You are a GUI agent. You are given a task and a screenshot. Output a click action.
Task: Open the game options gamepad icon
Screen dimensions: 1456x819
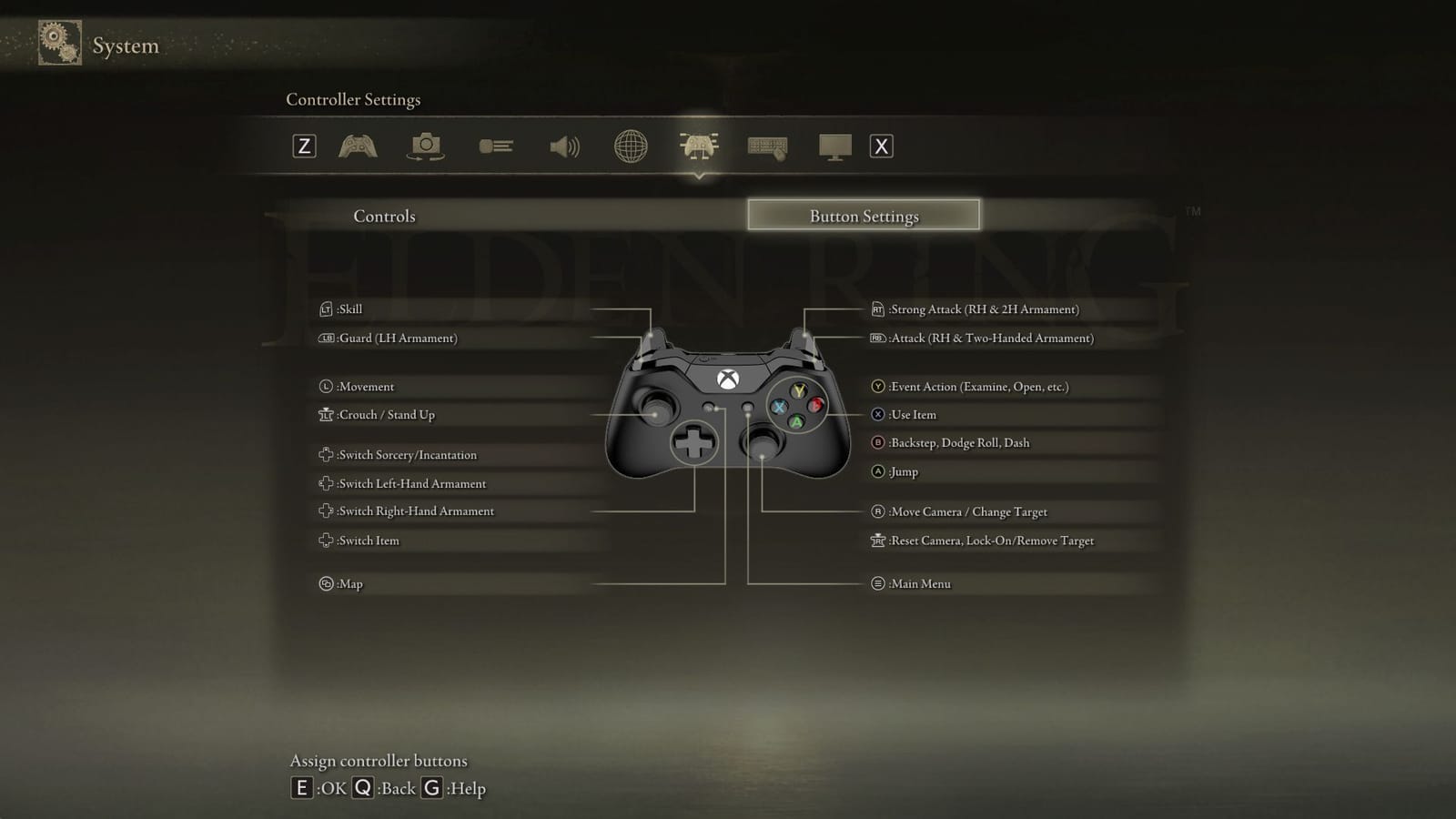[x=358, y=146]
